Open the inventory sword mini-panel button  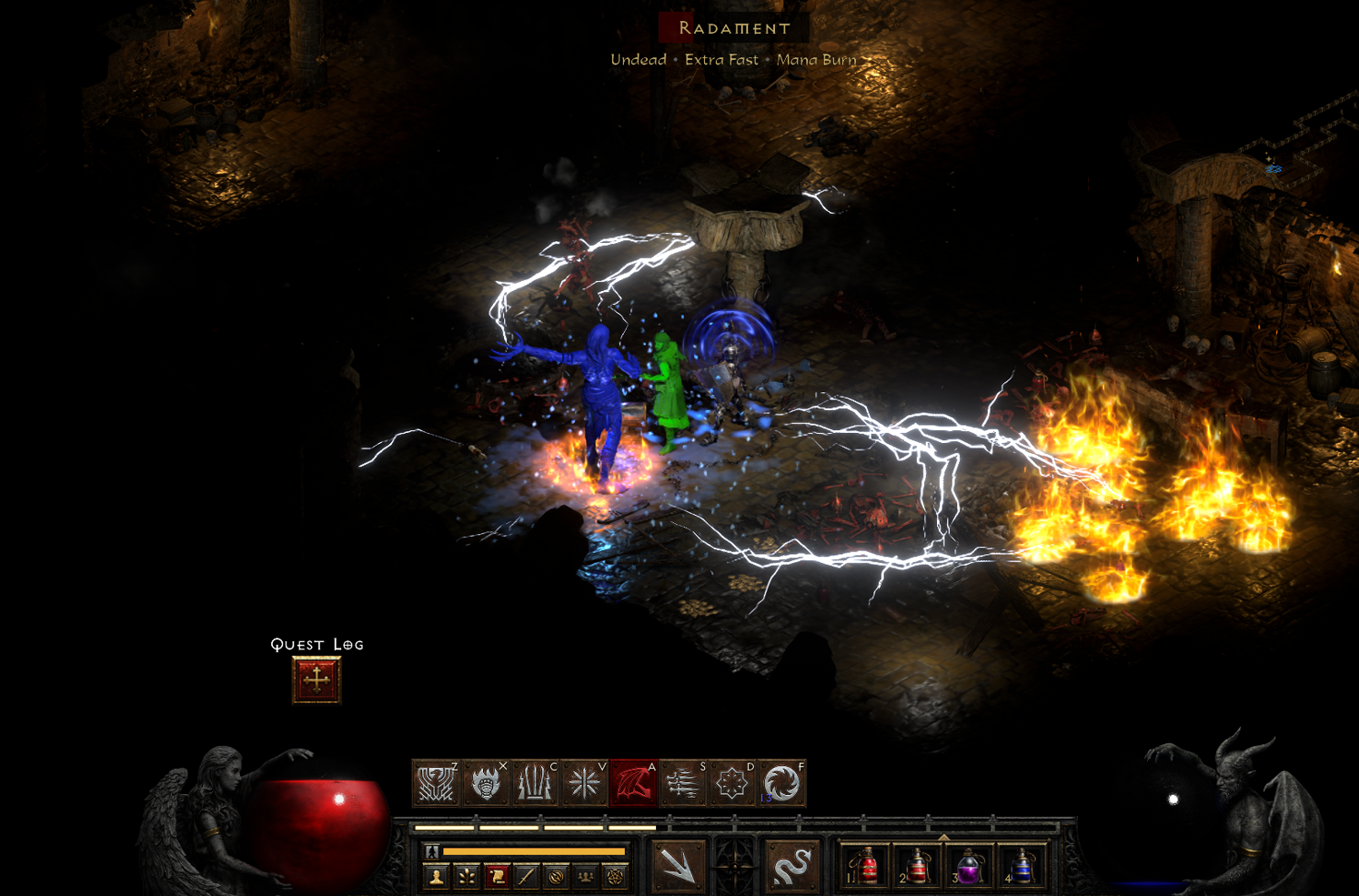527,877
